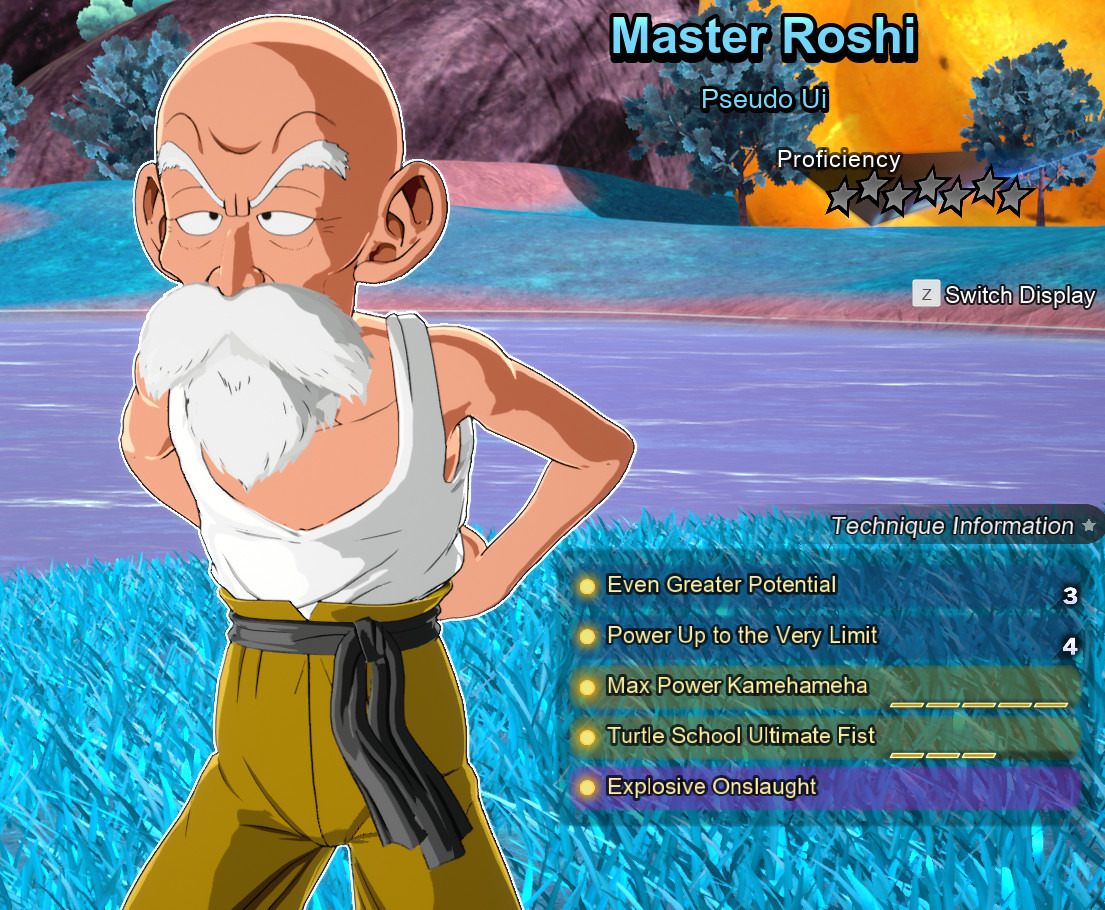
Task: Choose Power Up to the Very Limit
Action: click(x=741, y=636)
